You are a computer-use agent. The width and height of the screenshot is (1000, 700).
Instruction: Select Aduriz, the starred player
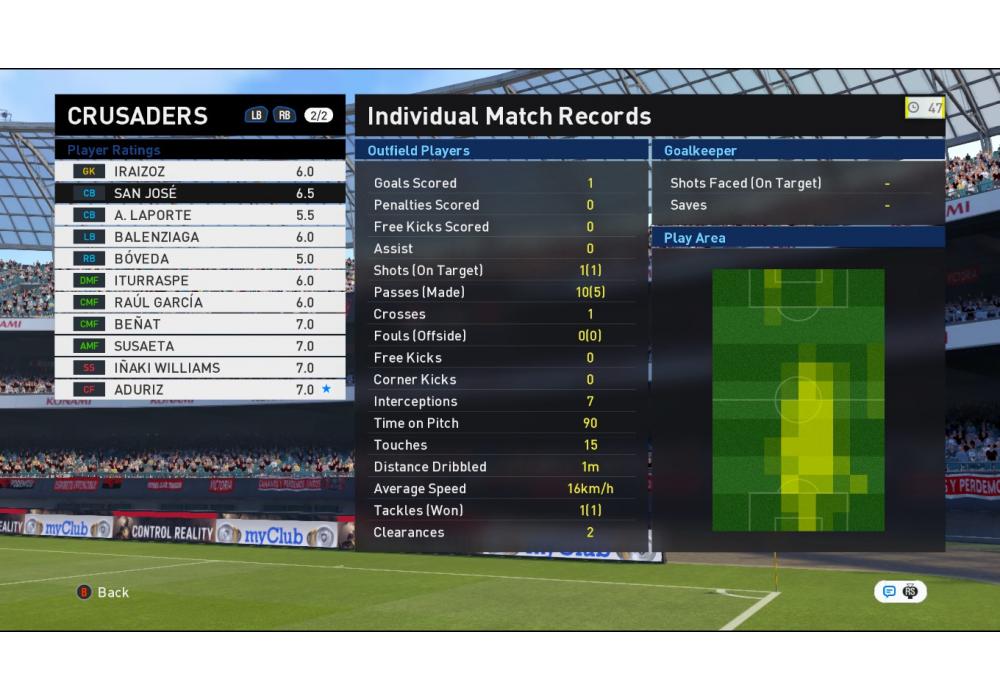pos(200,390)
